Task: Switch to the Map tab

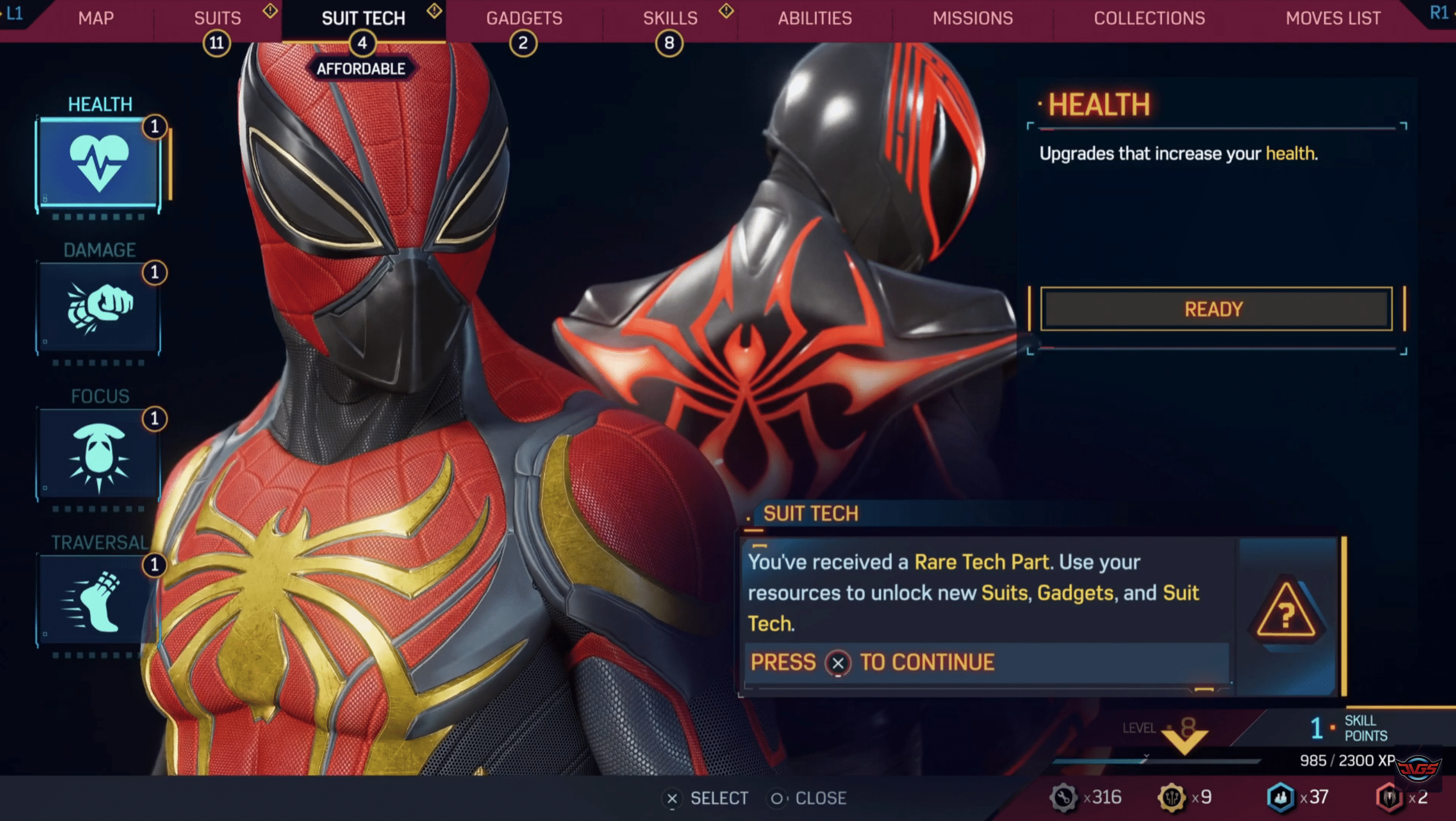Action: (96, 18)
